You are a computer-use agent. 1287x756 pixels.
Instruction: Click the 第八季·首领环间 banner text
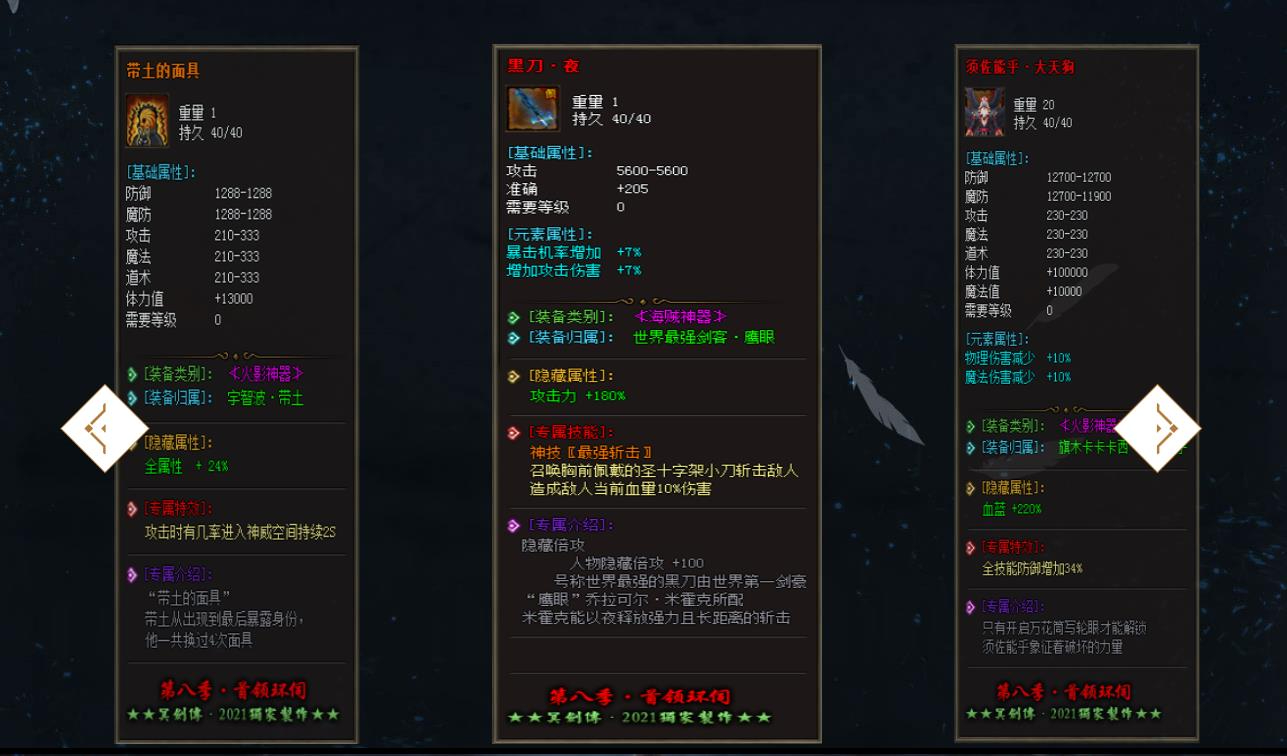coord(236,691)
